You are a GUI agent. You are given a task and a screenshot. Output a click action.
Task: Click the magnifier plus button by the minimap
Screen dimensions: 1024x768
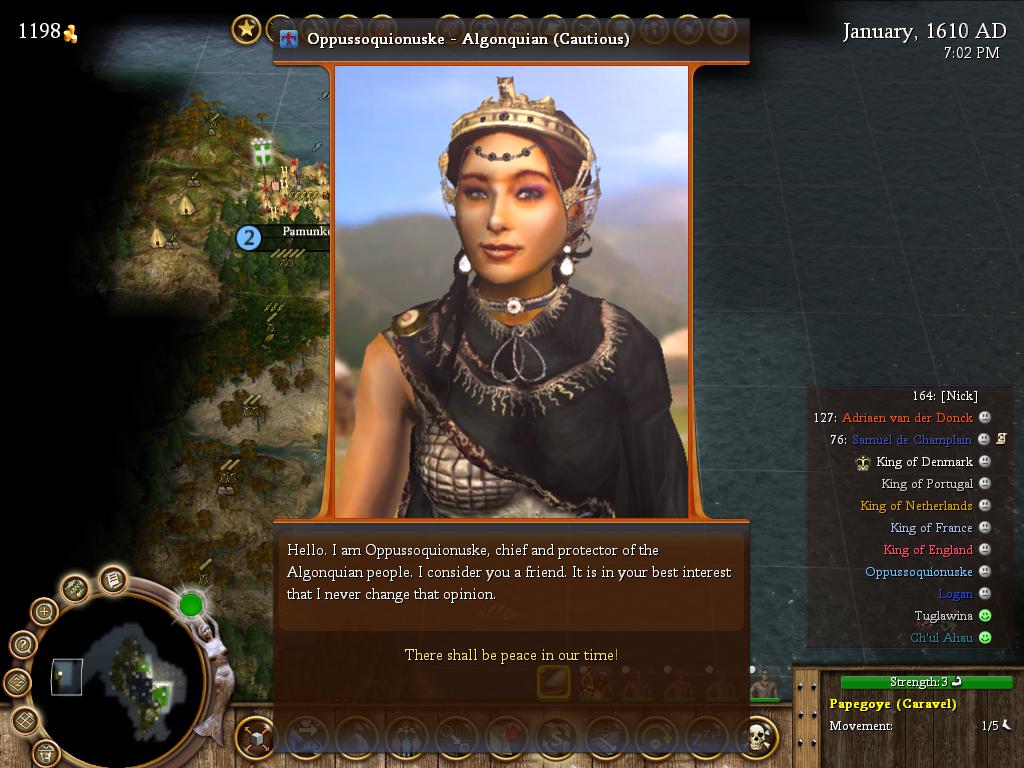[x=44, y=610]
